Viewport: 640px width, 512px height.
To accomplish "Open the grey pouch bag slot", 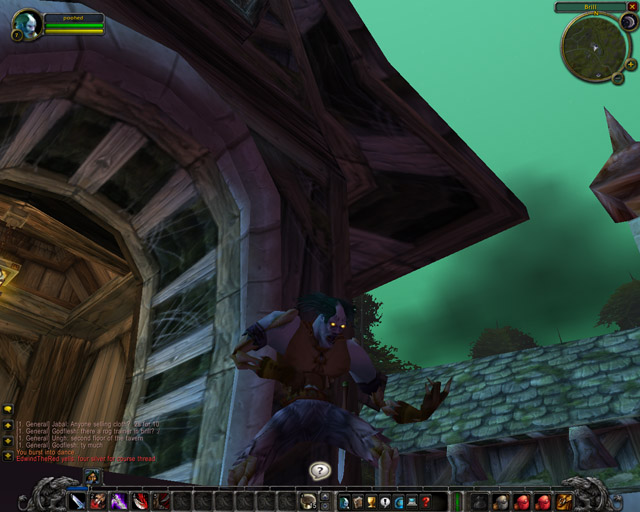I will click(479, 501).
